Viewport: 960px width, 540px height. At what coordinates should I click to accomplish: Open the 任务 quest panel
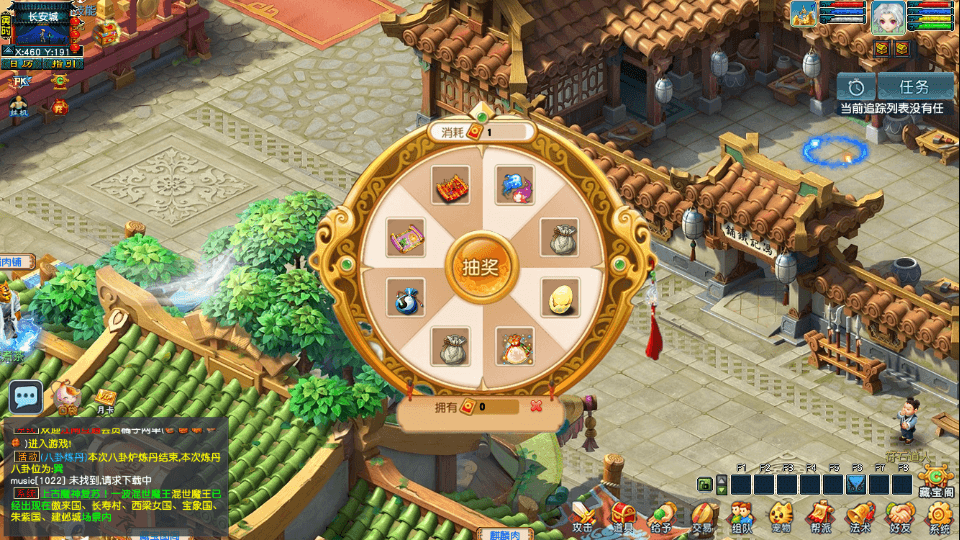click(914, 87)
